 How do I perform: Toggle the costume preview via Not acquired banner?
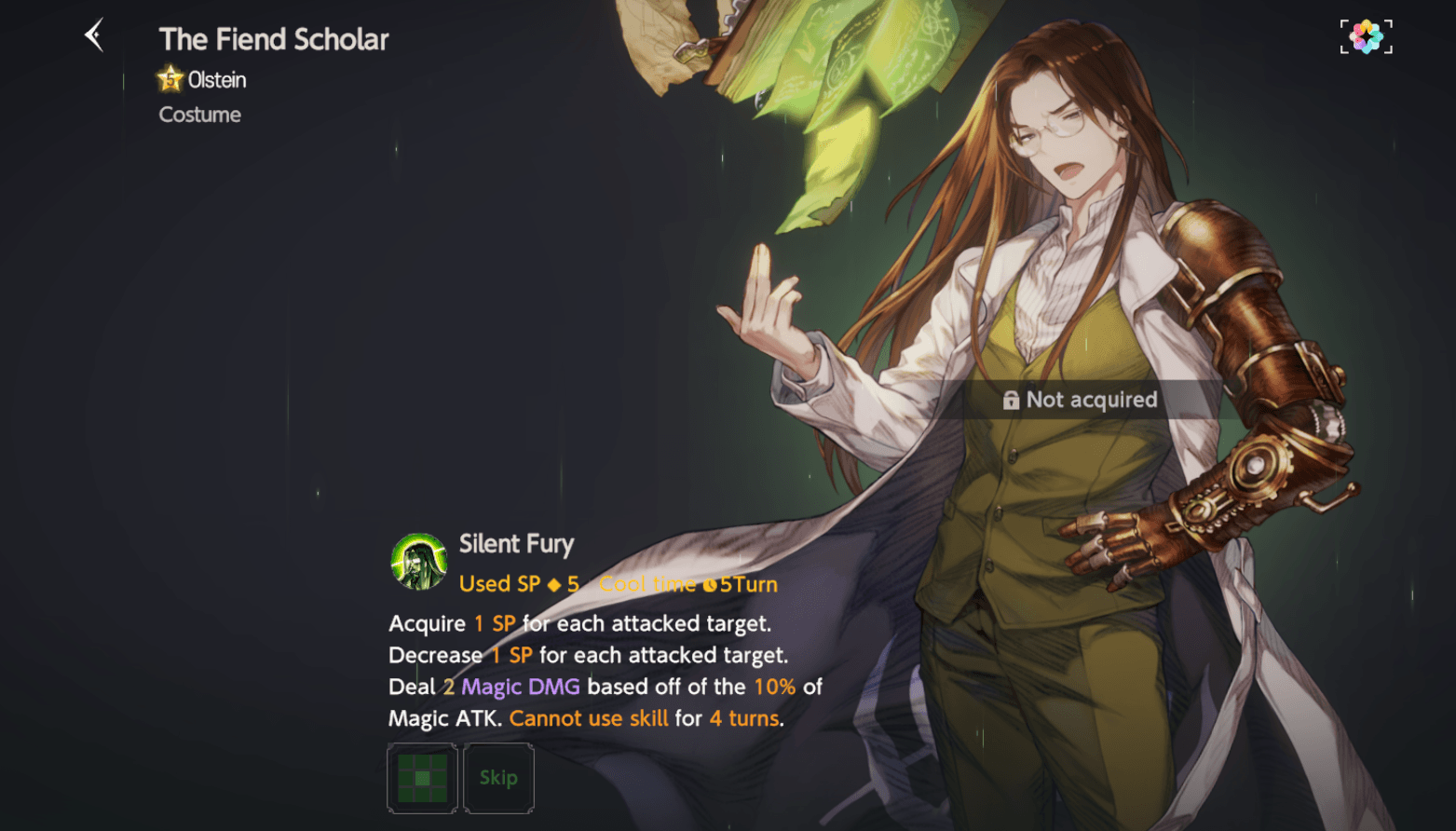click(1090, 400)
